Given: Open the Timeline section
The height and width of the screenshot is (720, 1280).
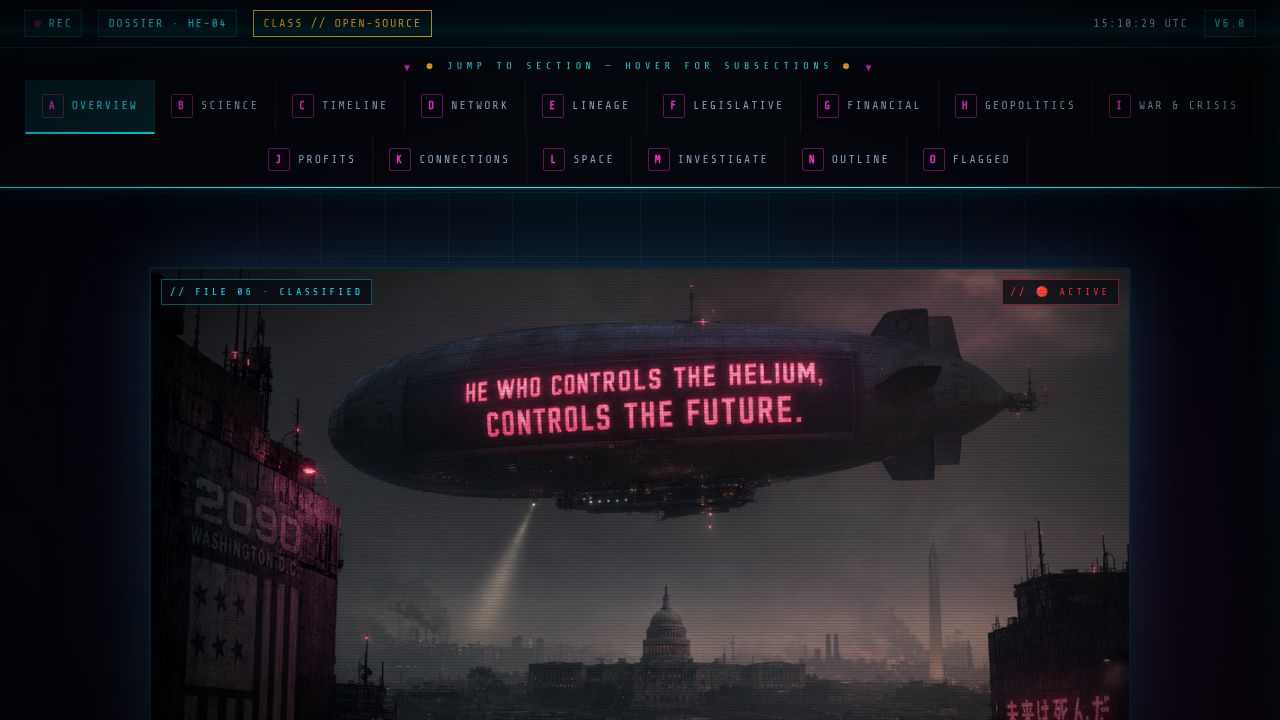Looking at the screenshot, I should (341, 105).
